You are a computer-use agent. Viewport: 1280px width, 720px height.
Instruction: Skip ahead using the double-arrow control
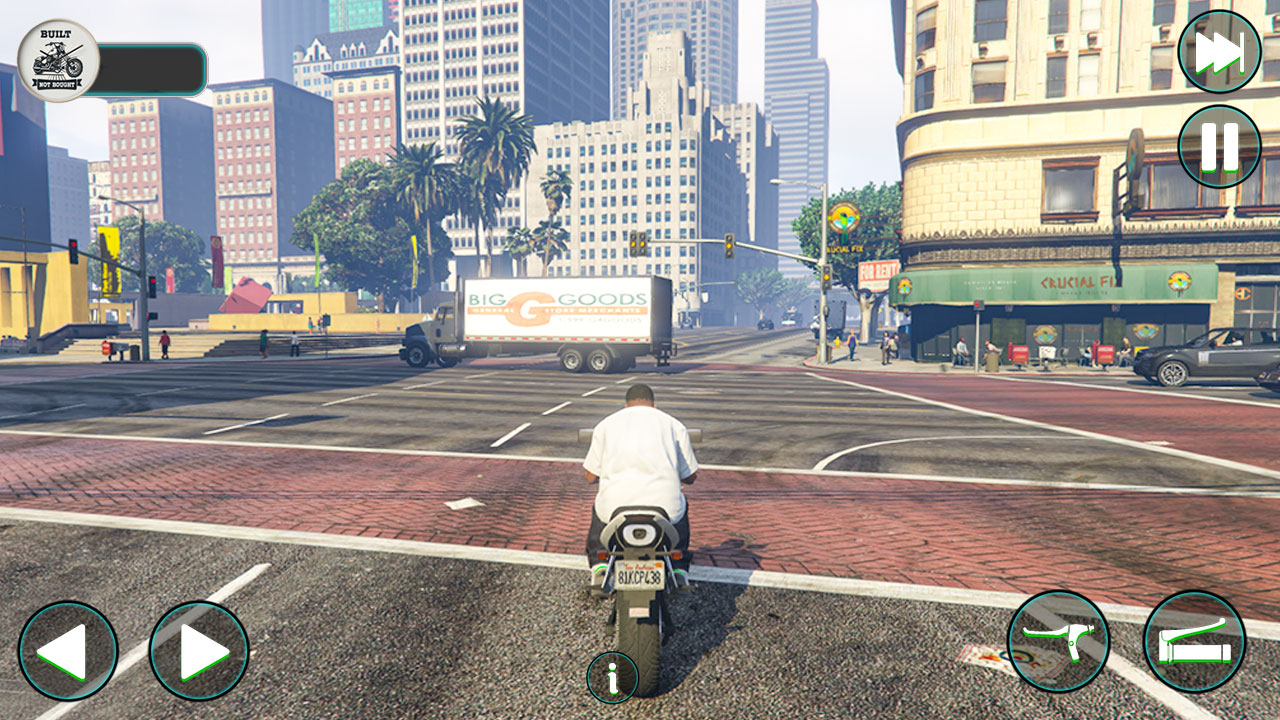pyautogui.click(x=1217, y=52)
